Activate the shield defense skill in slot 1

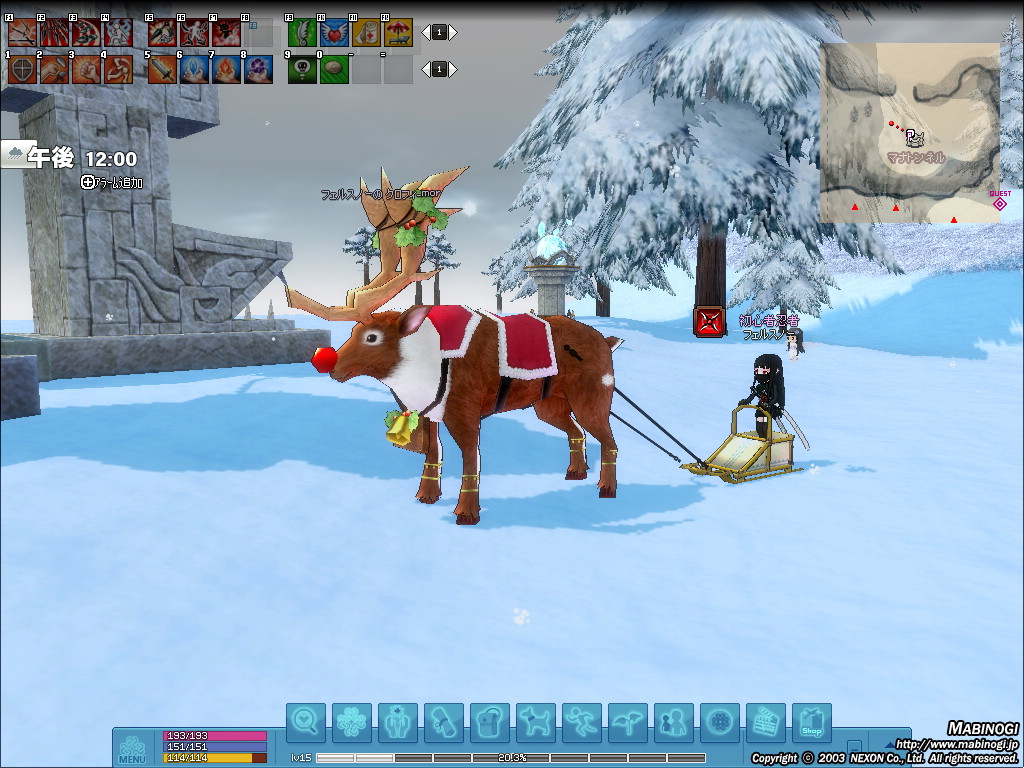pos(22,70)
